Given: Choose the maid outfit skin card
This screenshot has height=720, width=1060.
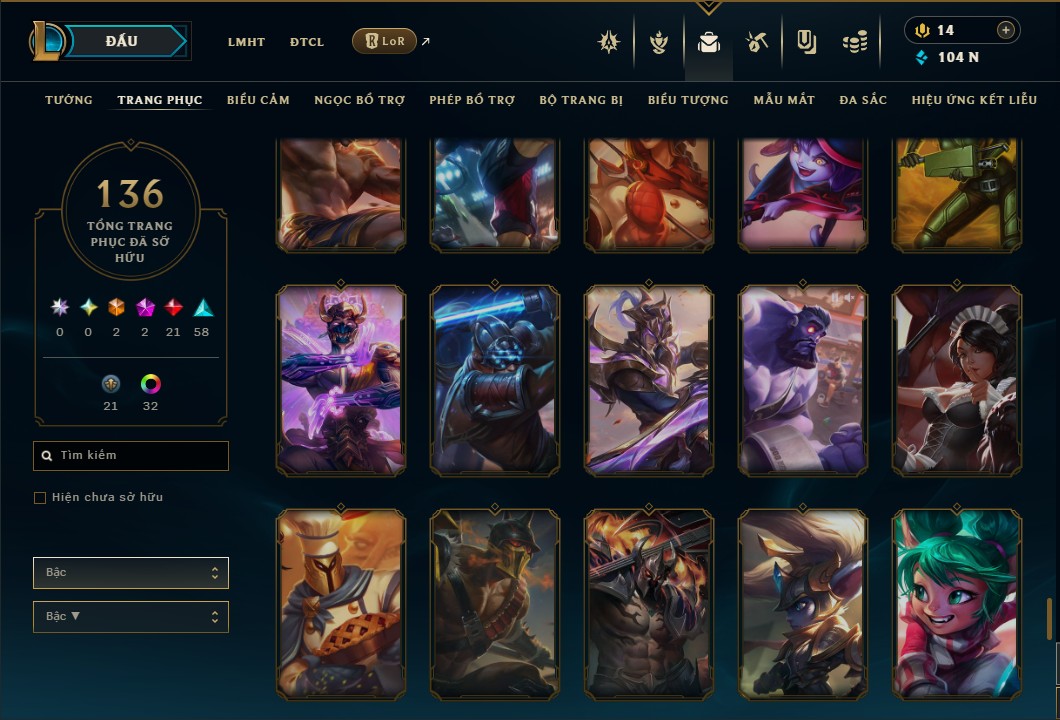Looking at the screenshot, I should tap(956, 380).
